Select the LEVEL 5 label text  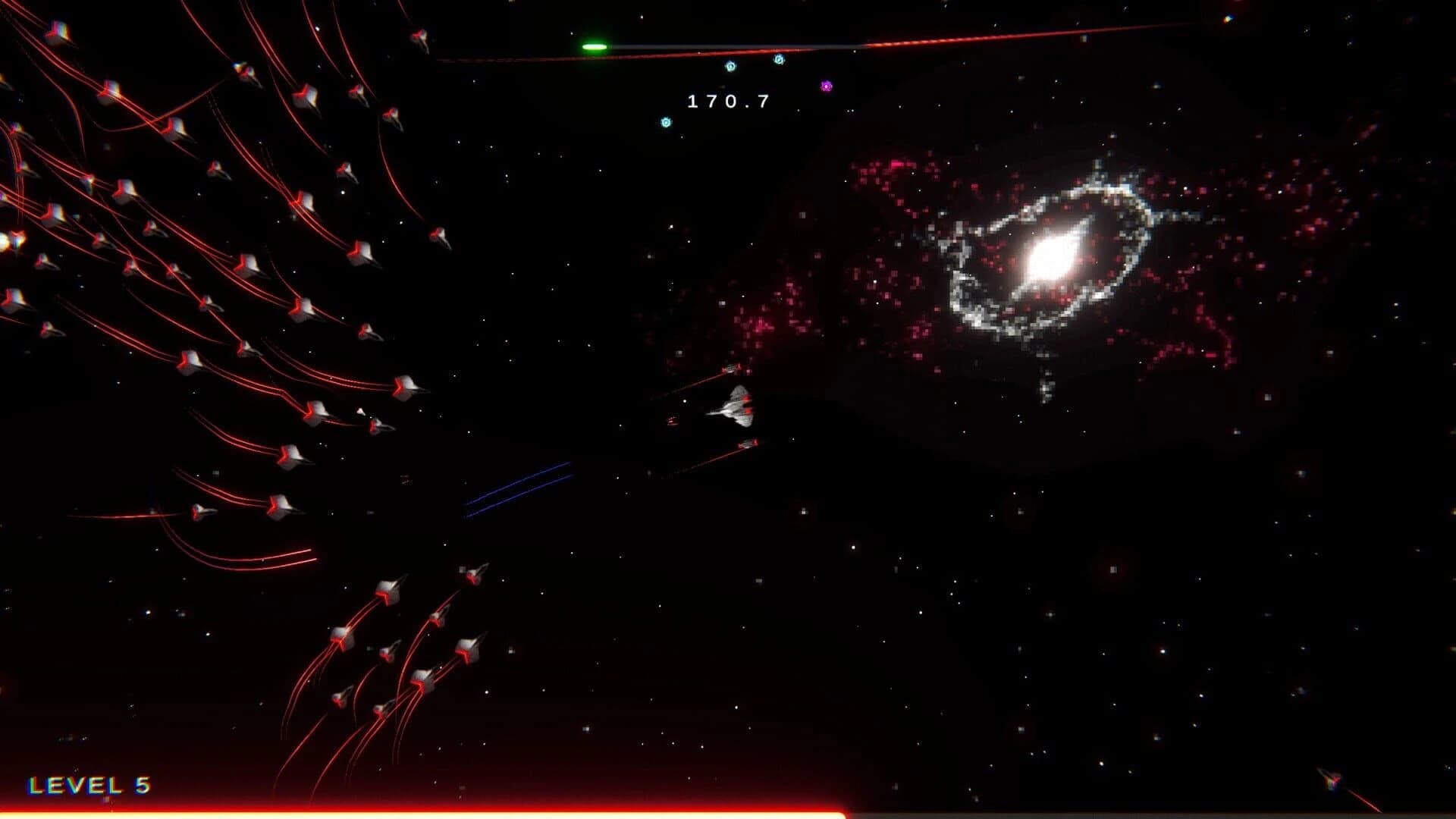[x=91, y=786]
